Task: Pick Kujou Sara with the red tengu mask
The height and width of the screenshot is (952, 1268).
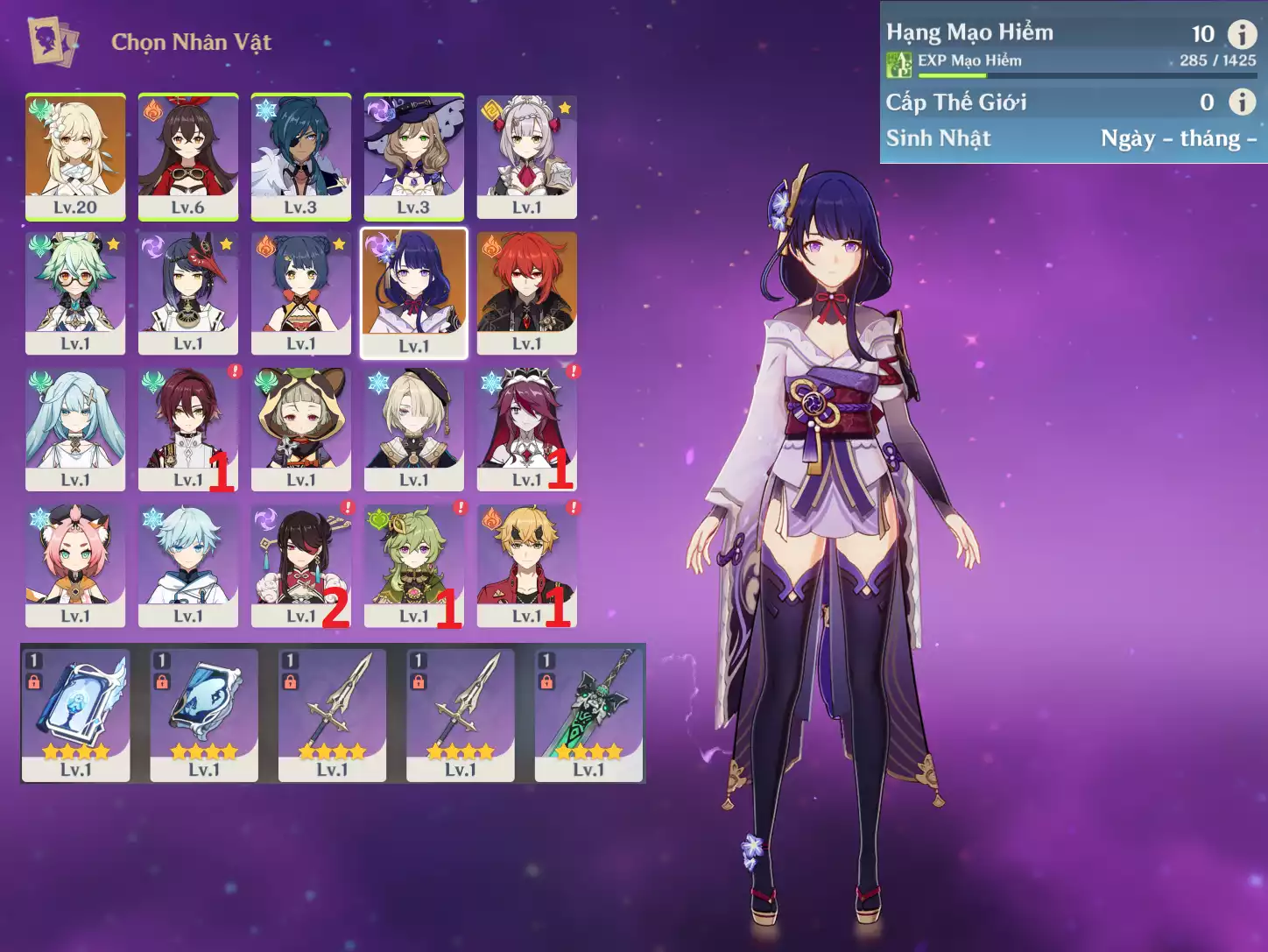Action: click(x=188, y=293)
